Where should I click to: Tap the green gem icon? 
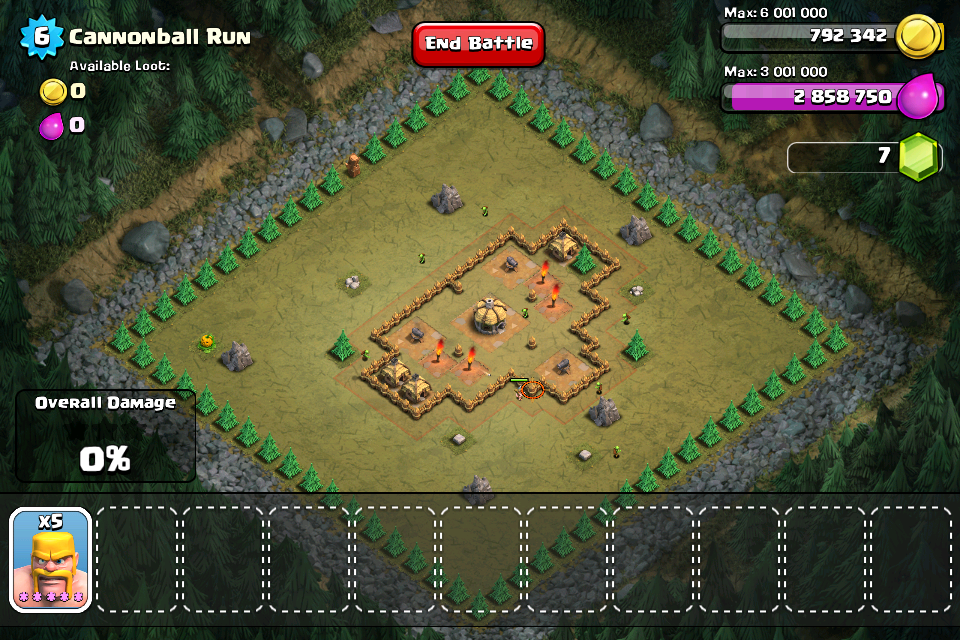click(917, 157)
